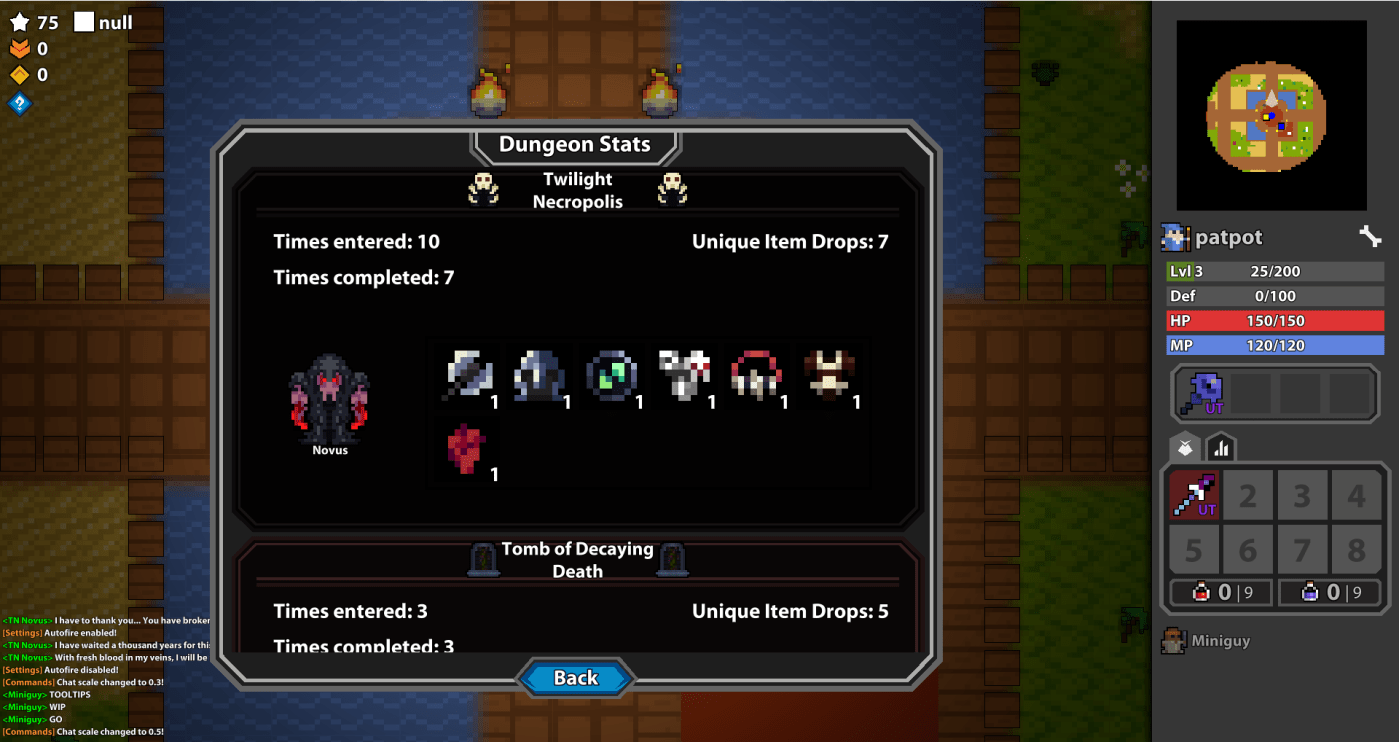1399x742 pixels.
Task: Click the chat log area
Action: point(105,675)
